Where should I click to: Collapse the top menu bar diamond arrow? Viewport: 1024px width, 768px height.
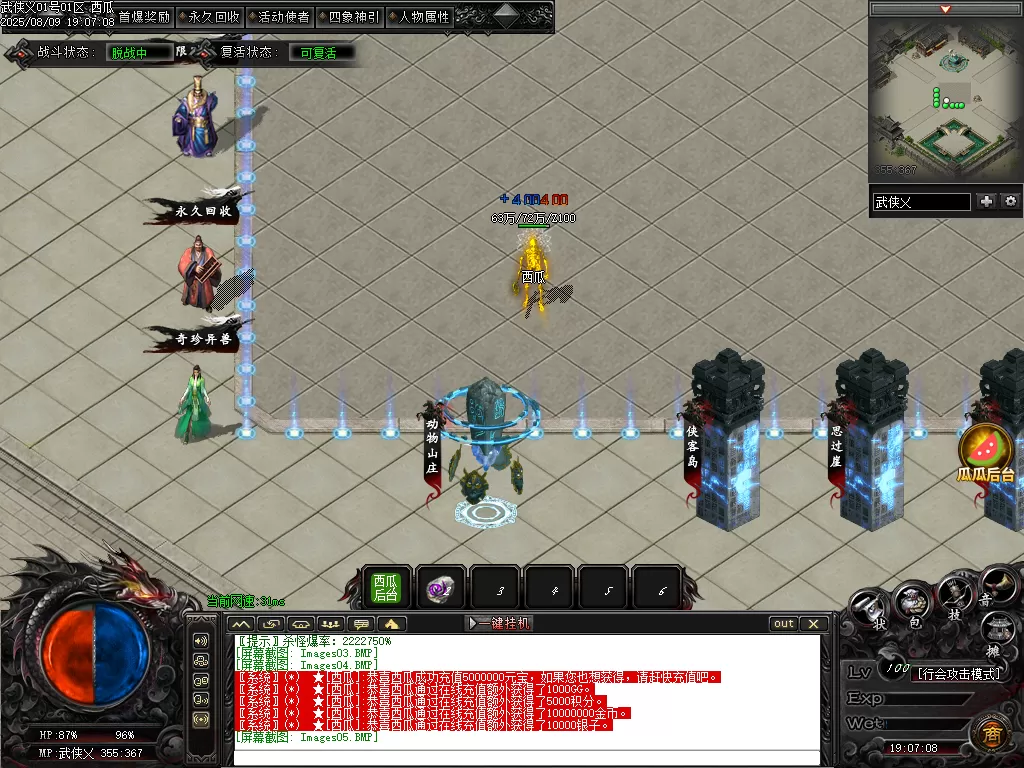tap(506, 15)
